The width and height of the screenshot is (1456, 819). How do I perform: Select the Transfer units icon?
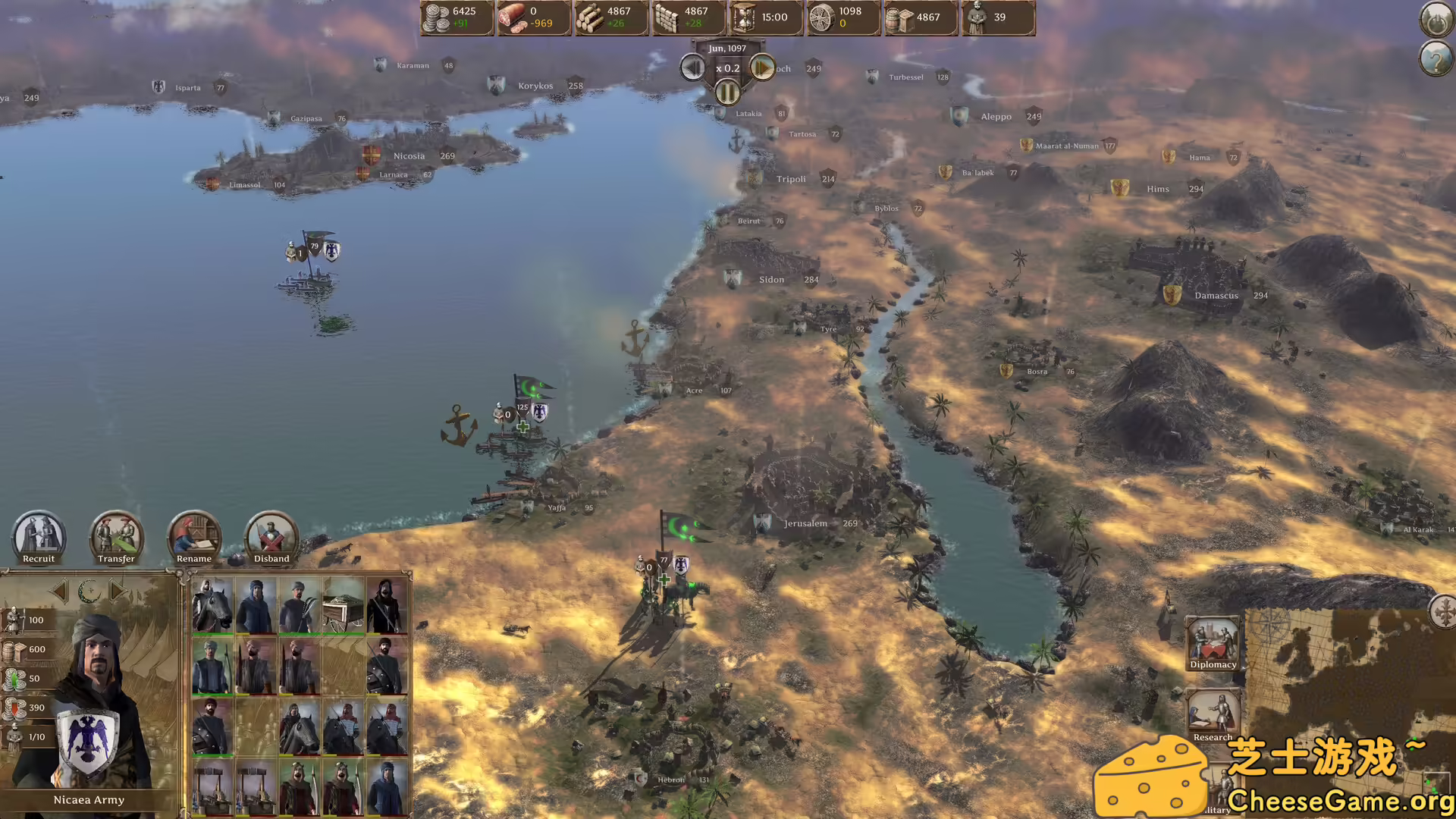click(x=115, y=538)
